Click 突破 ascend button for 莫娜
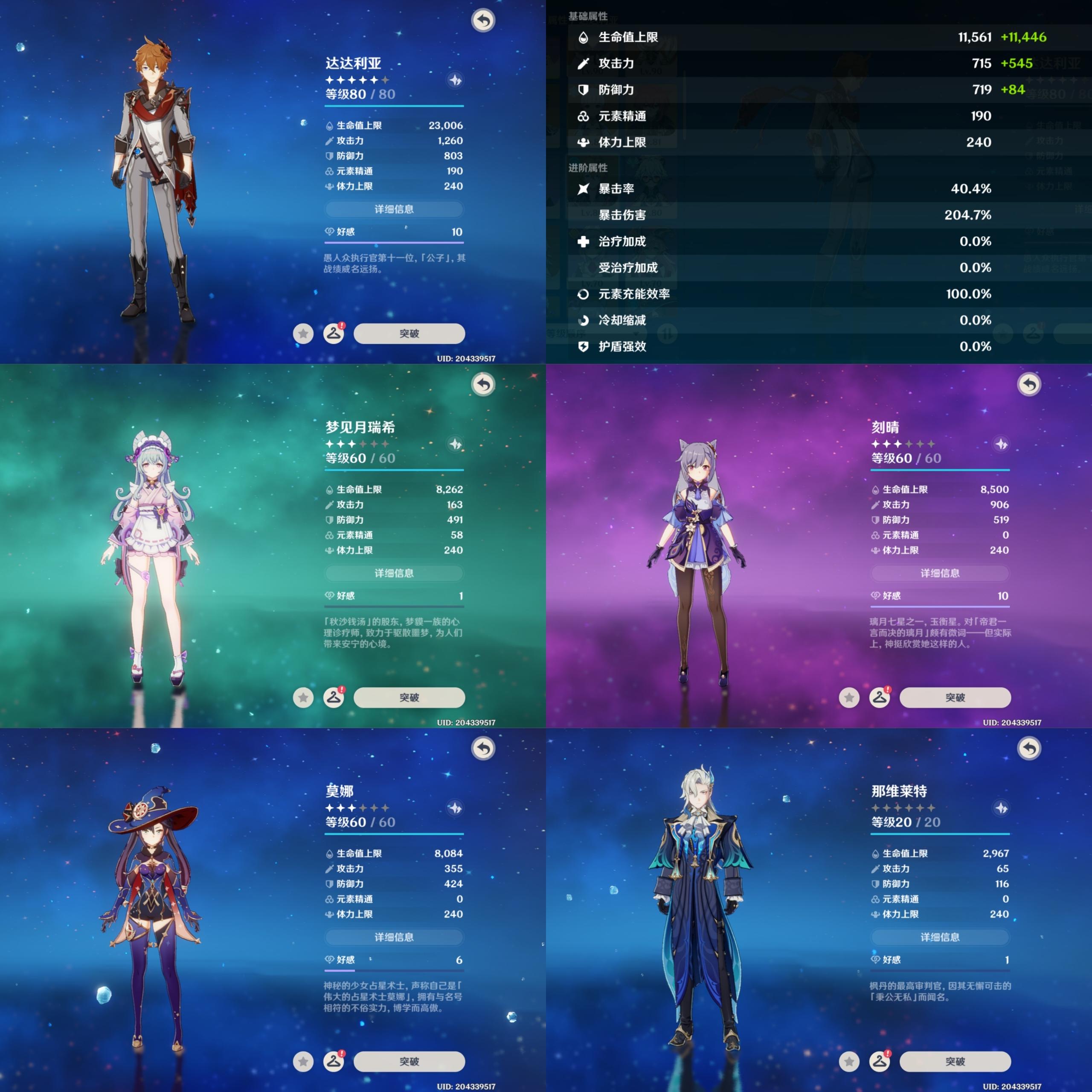1092x1092 pixels. pyautogui.click(x=409, y=1061)
